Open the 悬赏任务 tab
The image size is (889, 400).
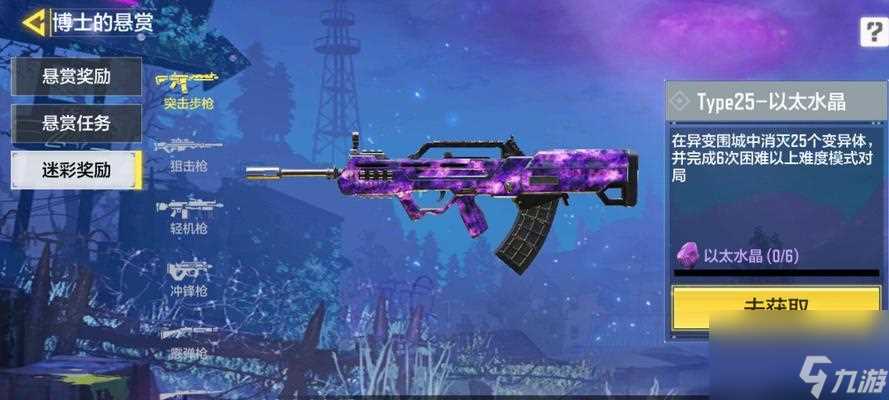76,123
